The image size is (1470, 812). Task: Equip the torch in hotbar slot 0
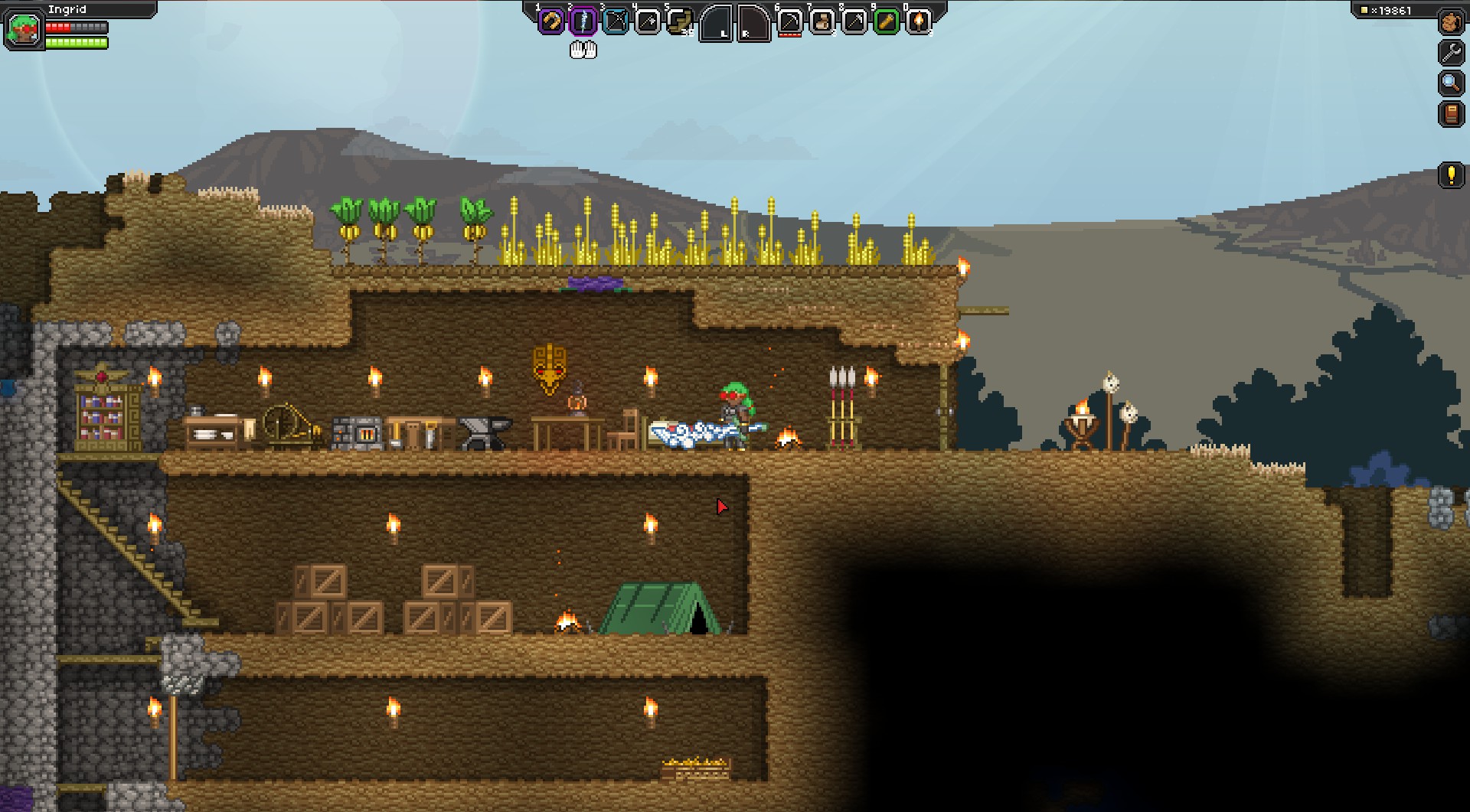pyautogui.click(x=918, y=21)
